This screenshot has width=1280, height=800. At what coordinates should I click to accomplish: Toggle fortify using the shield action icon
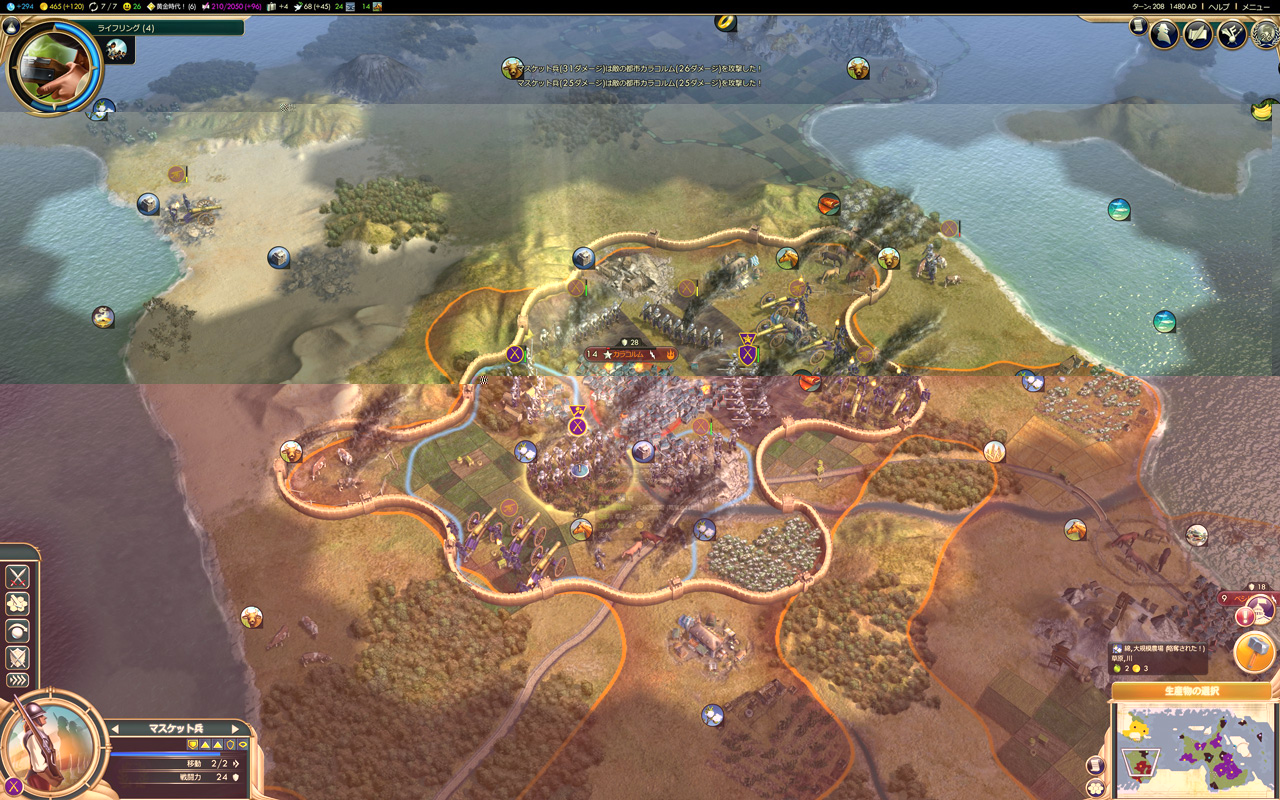pyautogui.click(x=16, y=657)
